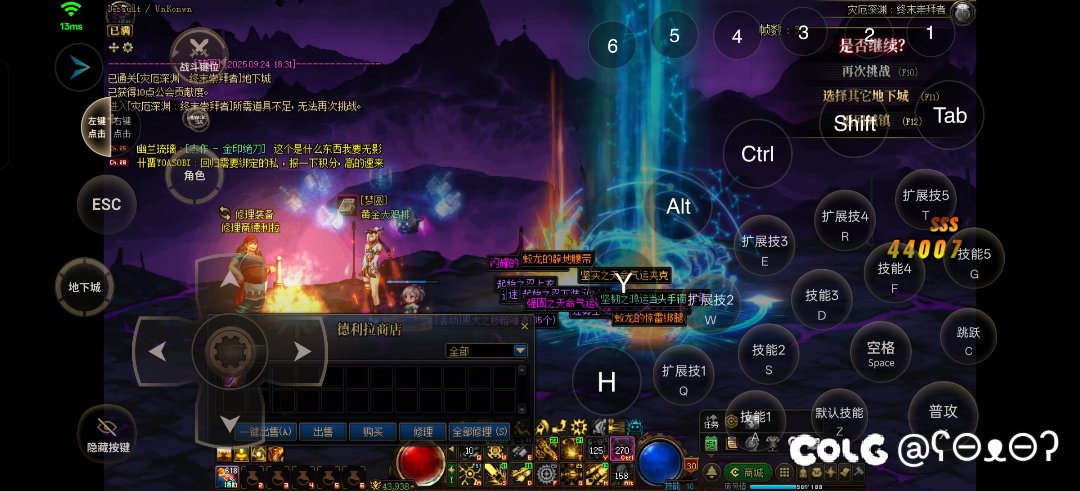Image resolution: width=1080 pixels, height=491 pixels.
Task: Tap the ESC virtual key
Action: coord(106,205)
